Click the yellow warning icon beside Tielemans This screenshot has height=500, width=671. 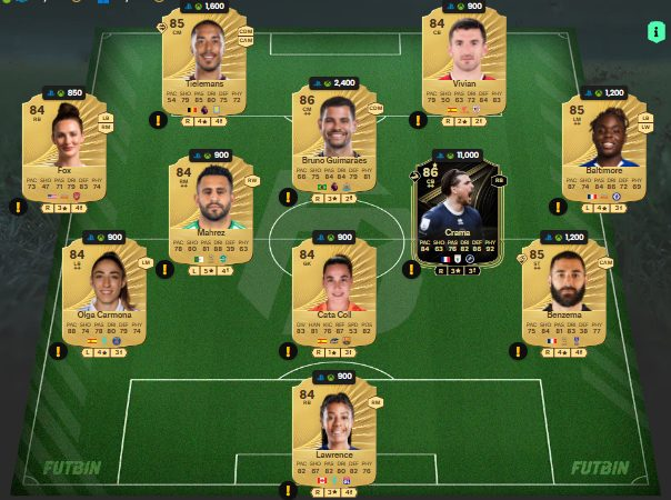157,120
